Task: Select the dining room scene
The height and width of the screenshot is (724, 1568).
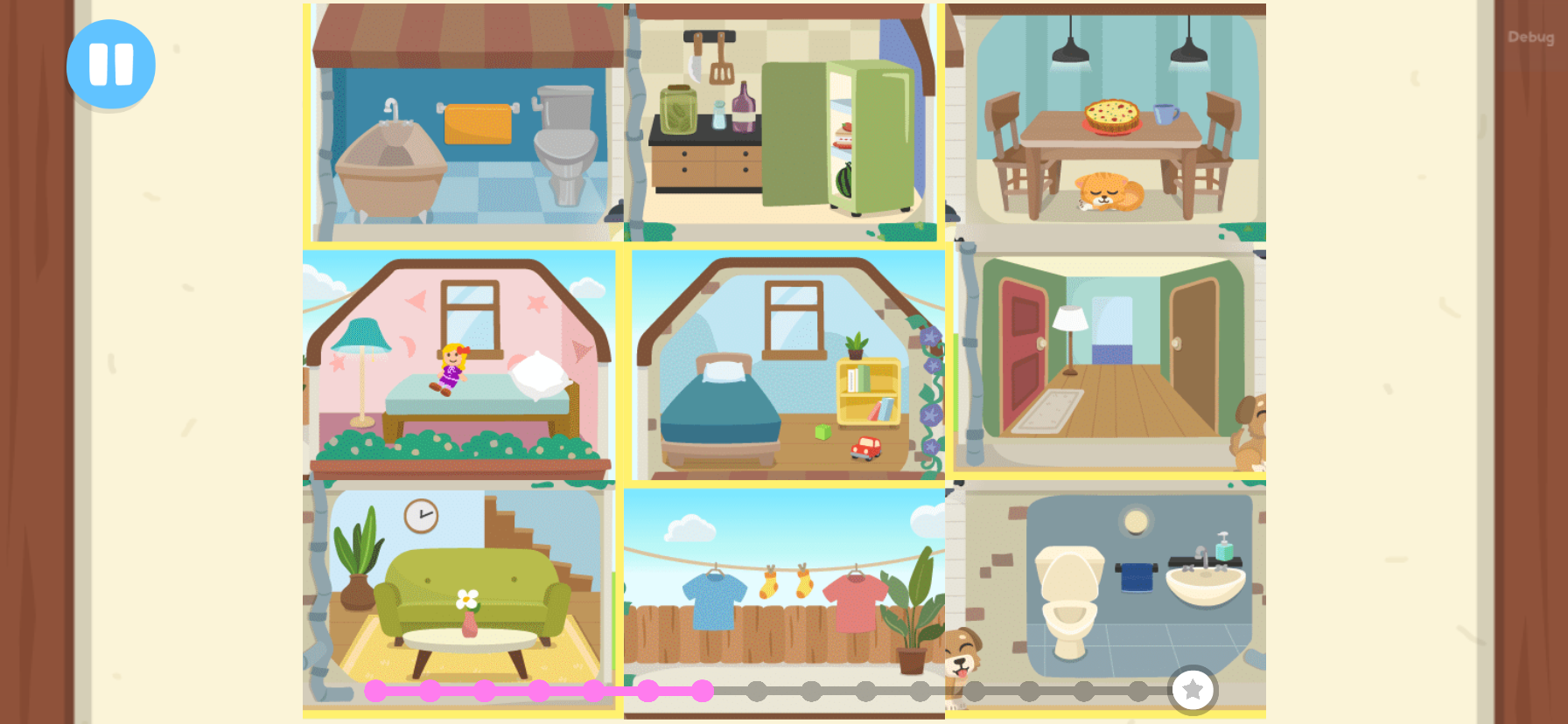Action: tap(1105, 122)
